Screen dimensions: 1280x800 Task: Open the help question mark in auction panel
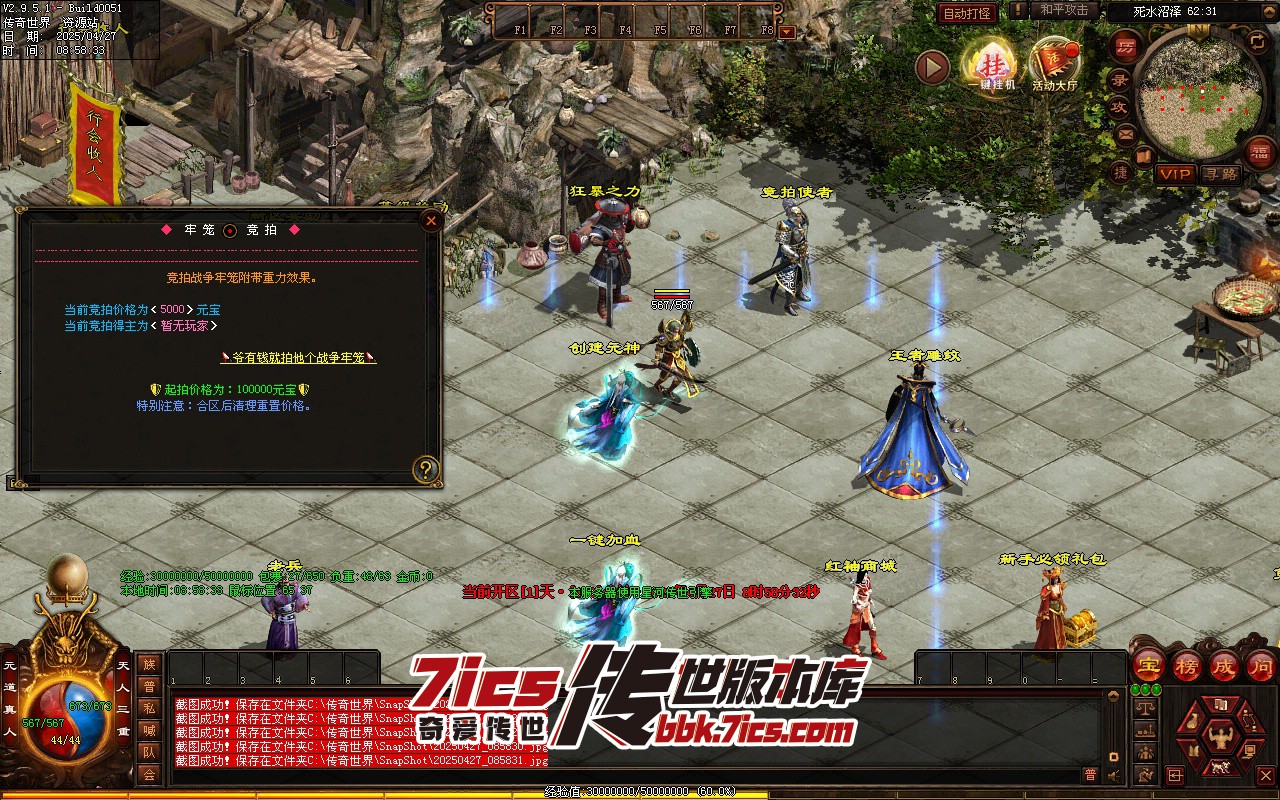427,469
